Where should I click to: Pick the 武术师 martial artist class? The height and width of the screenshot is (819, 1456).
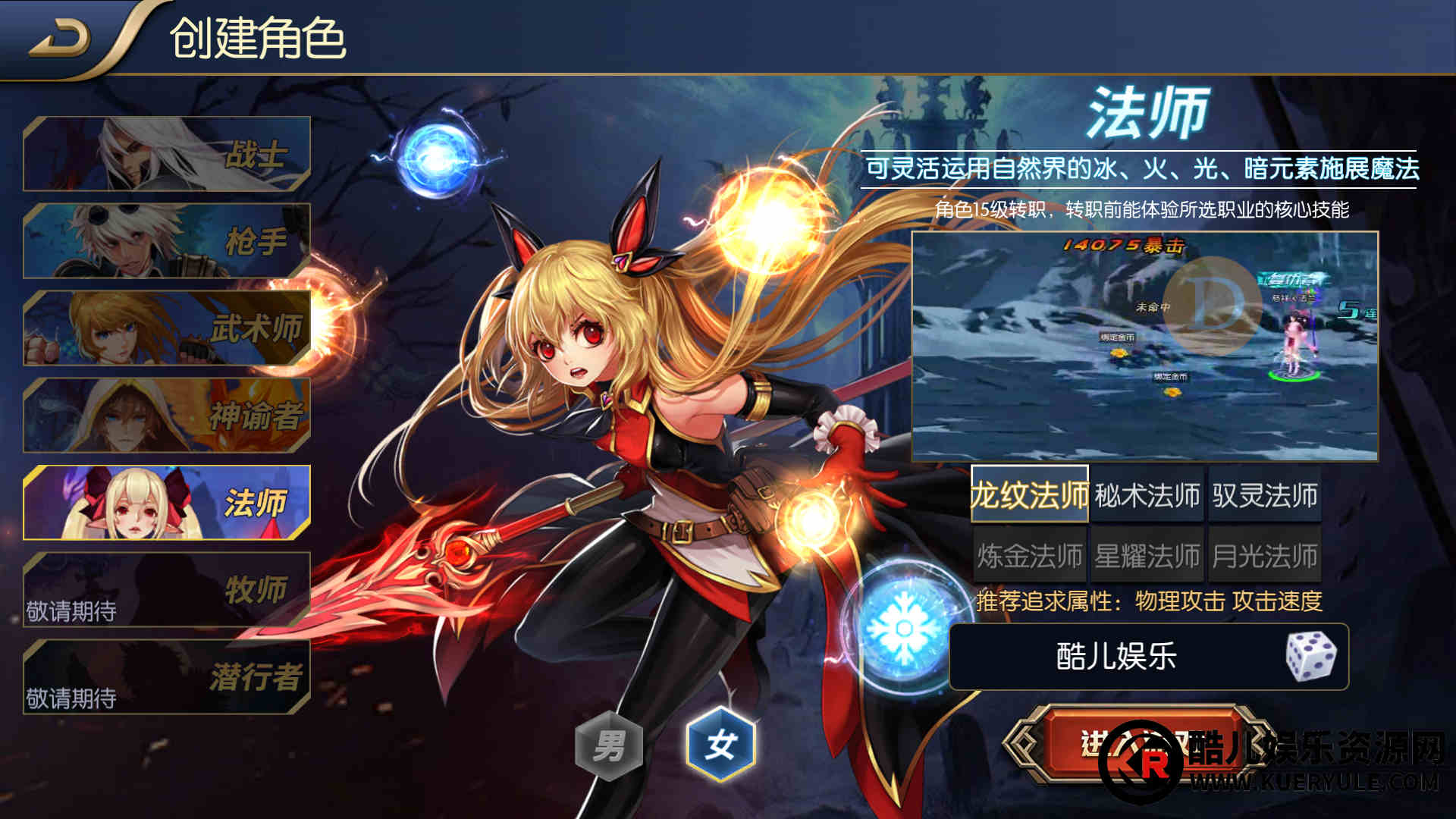tap(167, 328)
